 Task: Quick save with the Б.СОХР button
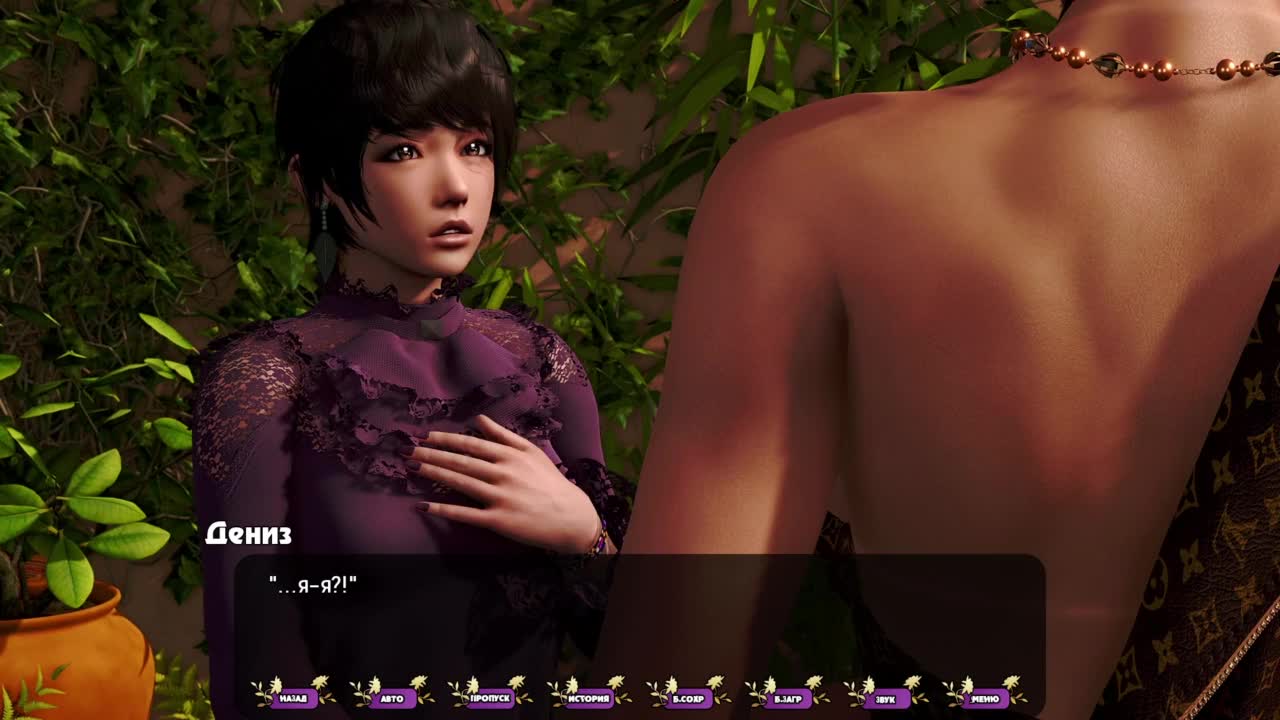[x=688, y=698]
